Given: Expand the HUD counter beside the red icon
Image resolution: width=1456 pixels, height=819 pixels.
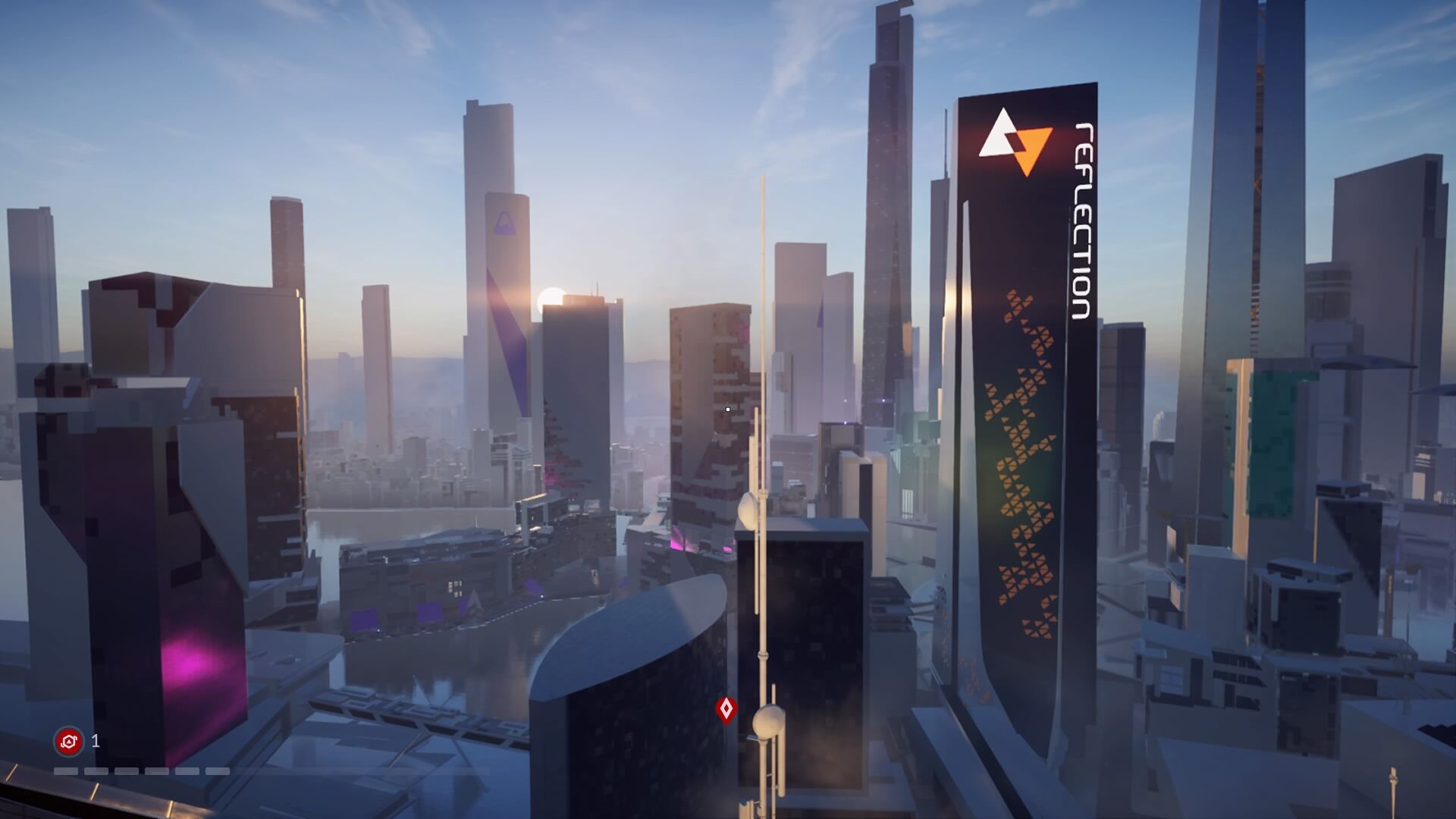Looking at the screenshot, I should 95,741.
